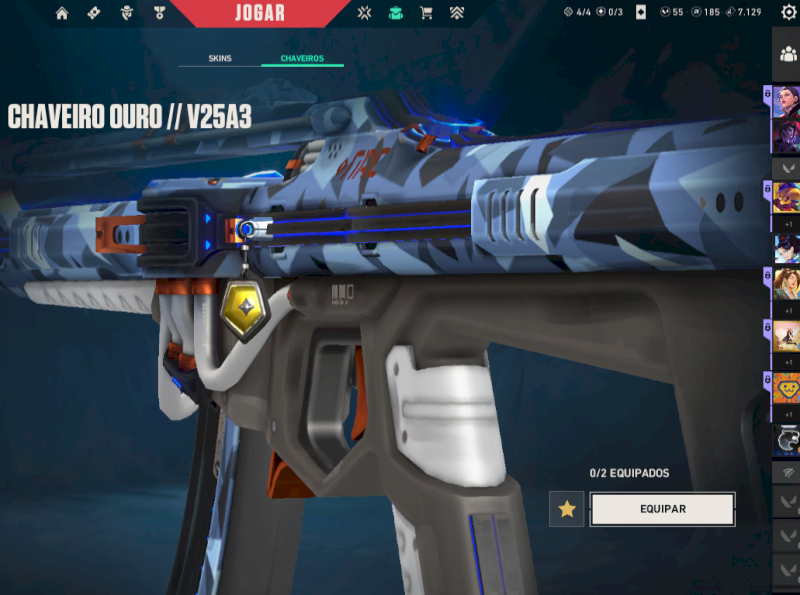Open the agents icon in top bar
800x595 pixels.
[126, 13]
